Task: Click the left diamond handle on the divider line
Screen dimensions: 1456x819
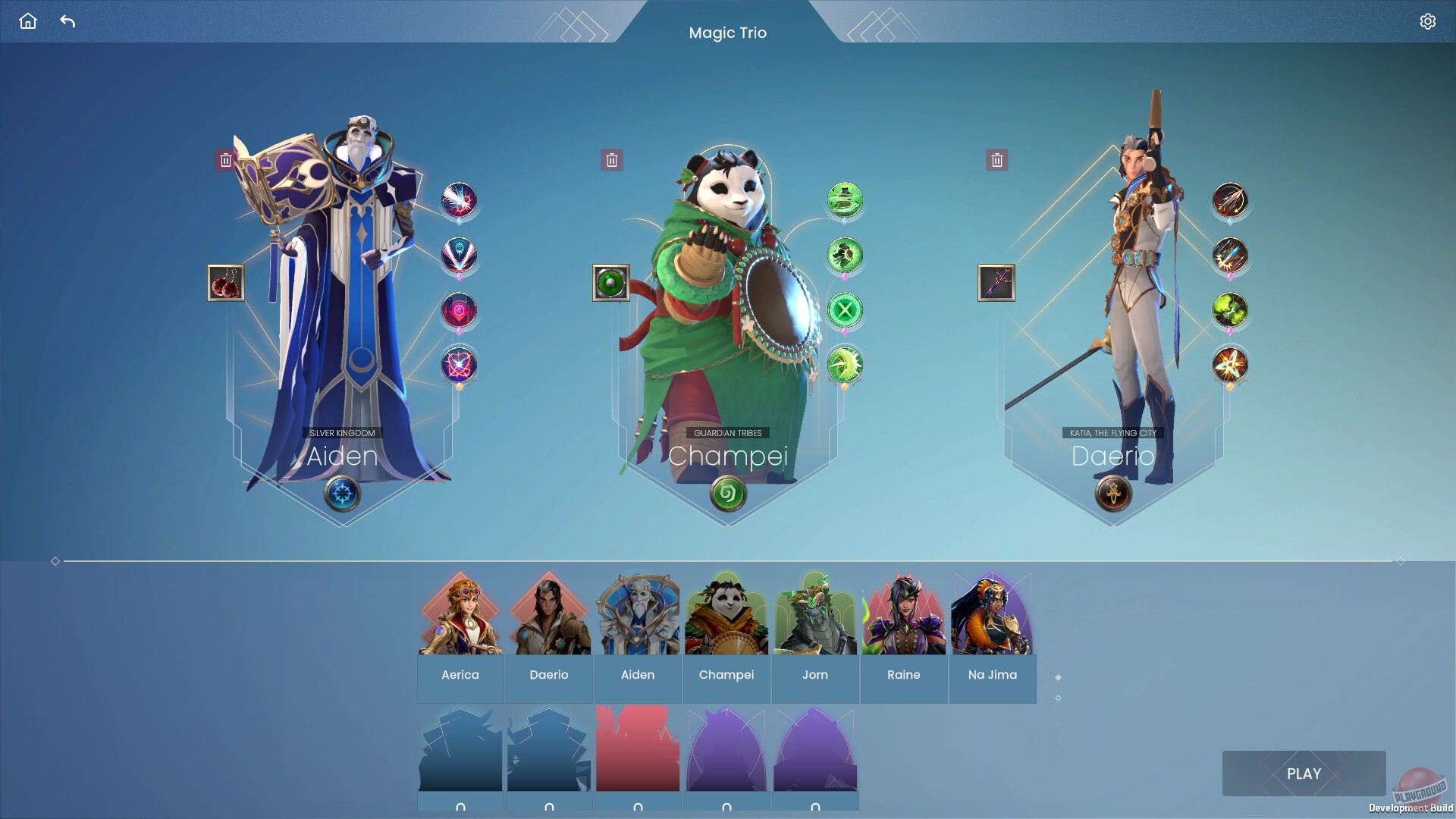Action: tap(55, 562)
